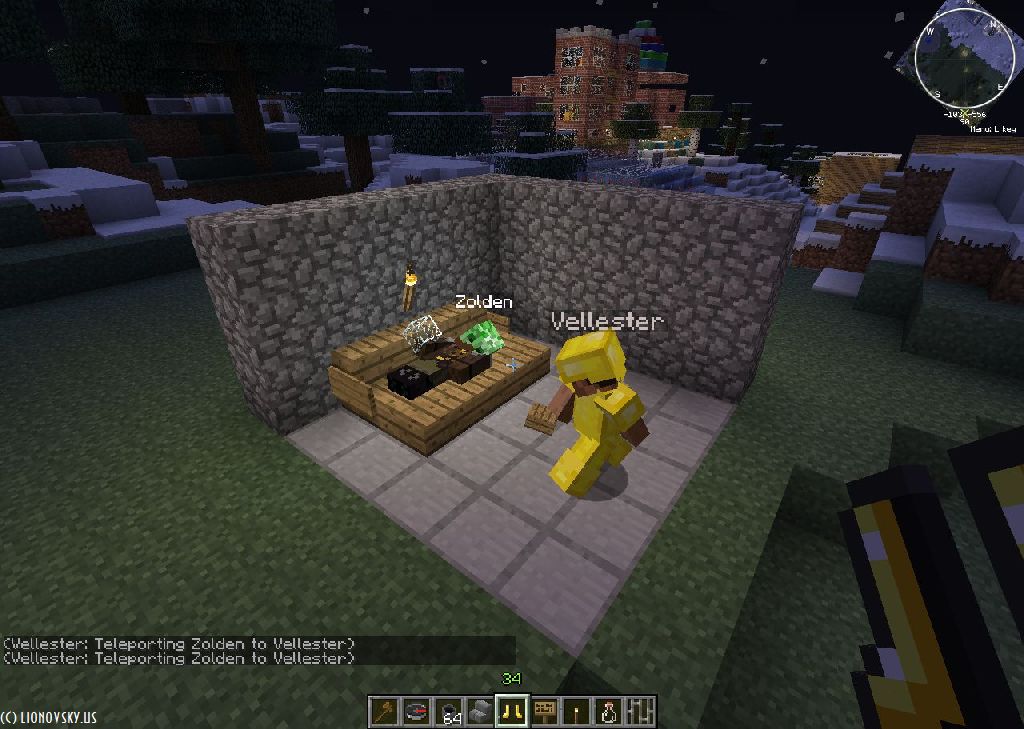Select the stone stairs hotbar slot
The height and width of the screenshot is (729, 1024).
(481, 711)
